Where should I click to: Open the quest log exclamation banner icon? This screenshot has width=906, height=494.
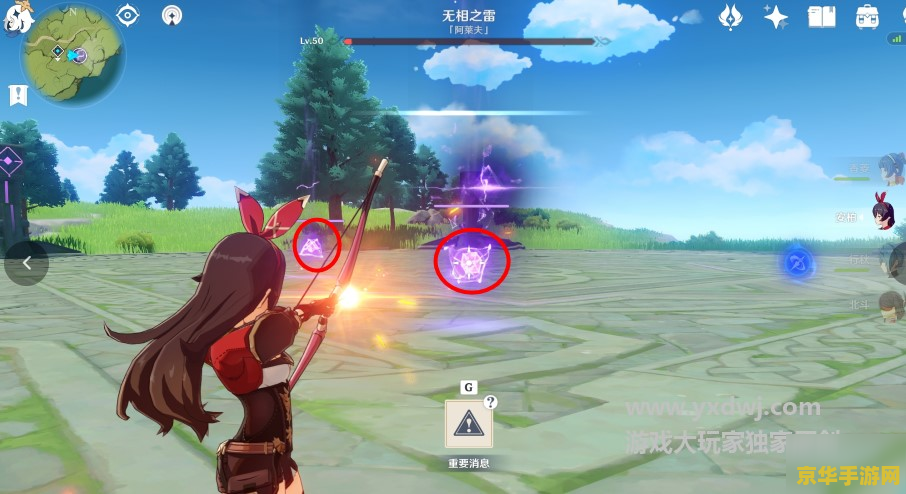pos(17,95)
